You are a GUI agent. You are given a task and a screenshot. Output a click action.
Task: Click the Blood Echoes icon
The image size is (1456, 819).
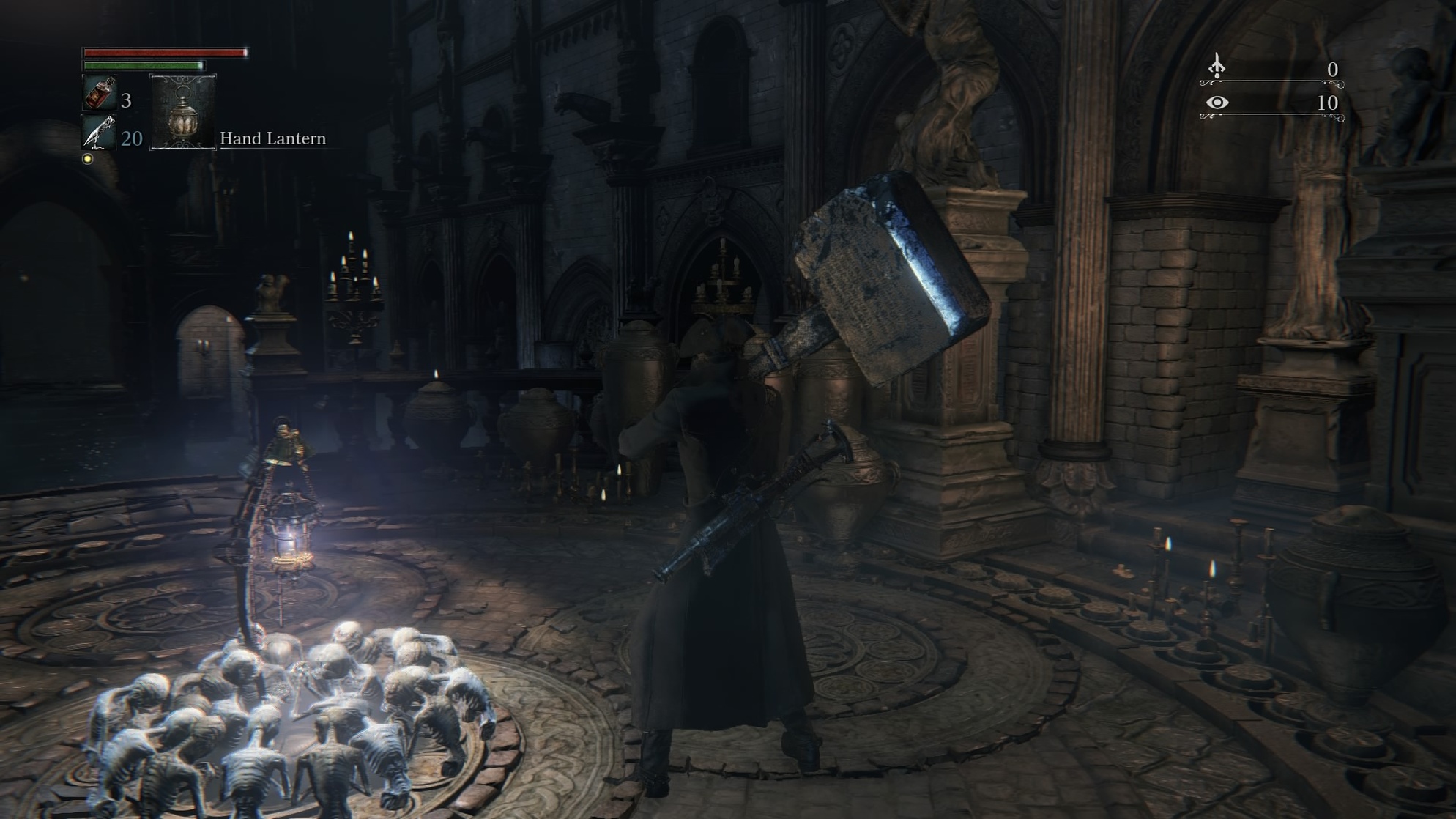[x=1217, y=67]
